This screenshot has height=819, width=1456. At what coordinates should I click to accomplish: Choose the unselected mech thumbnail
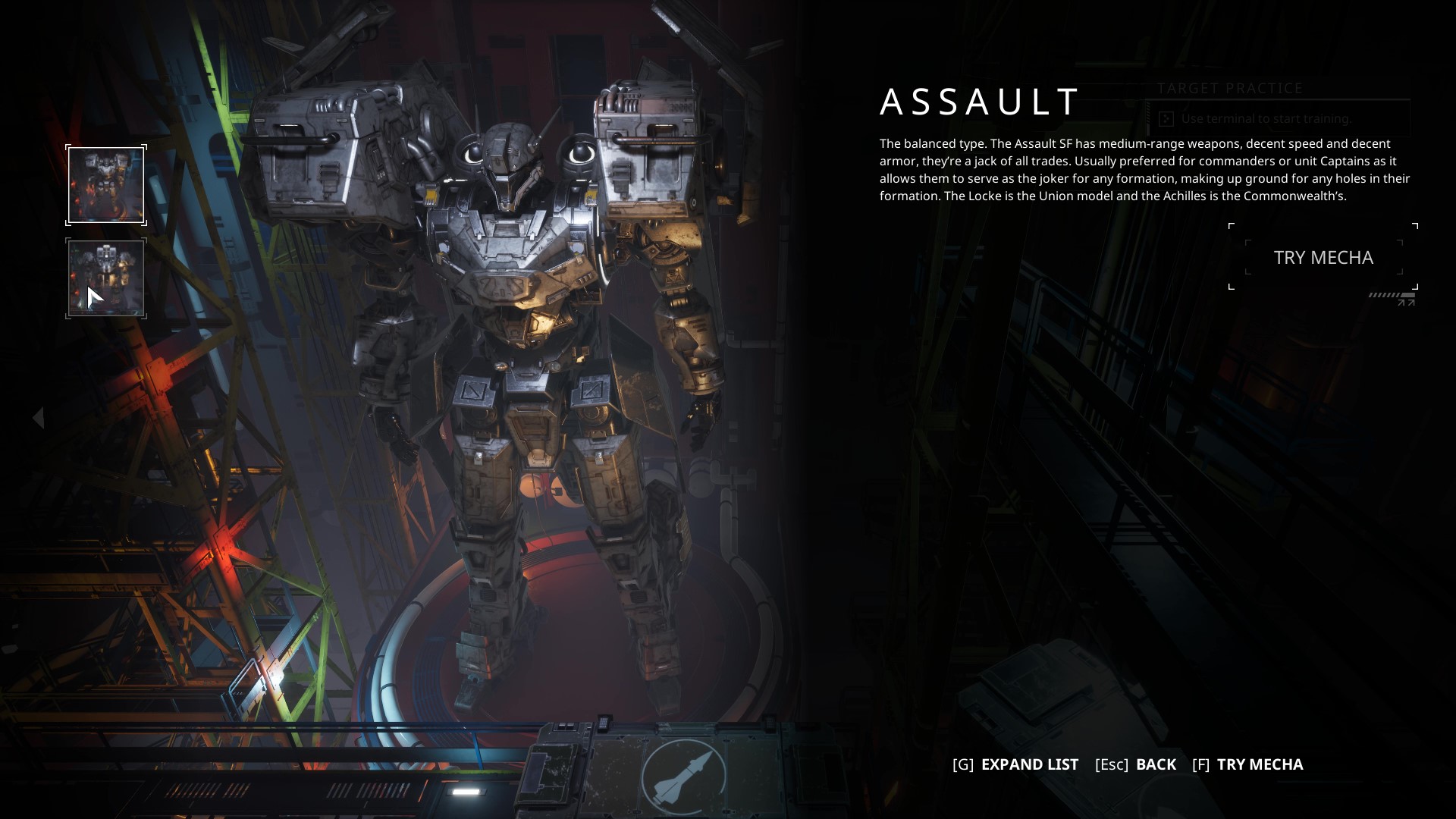[106, 278]
